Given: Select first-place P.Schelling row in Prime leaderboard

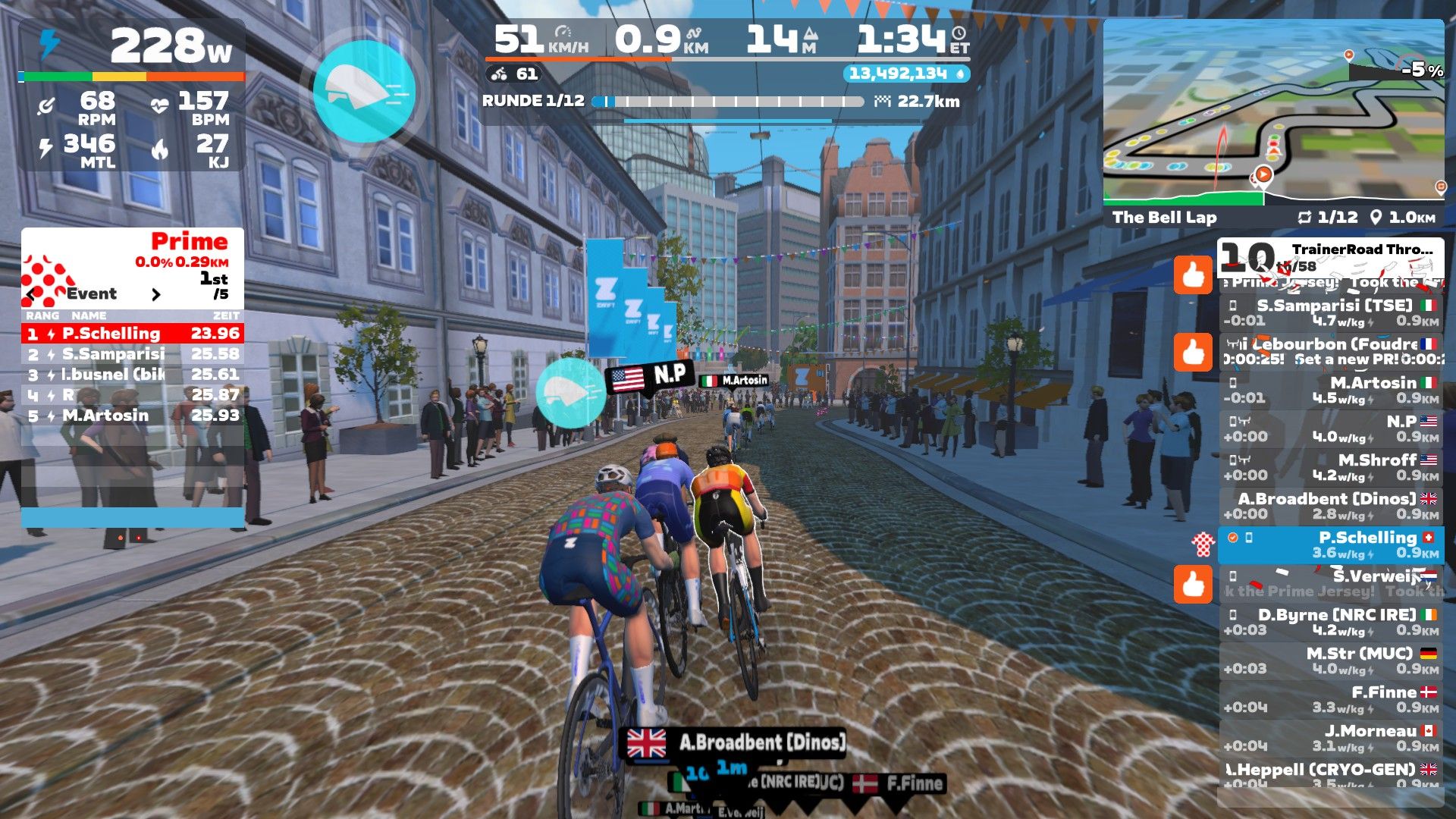Looking at the screenshot, I should pos(133,334).
